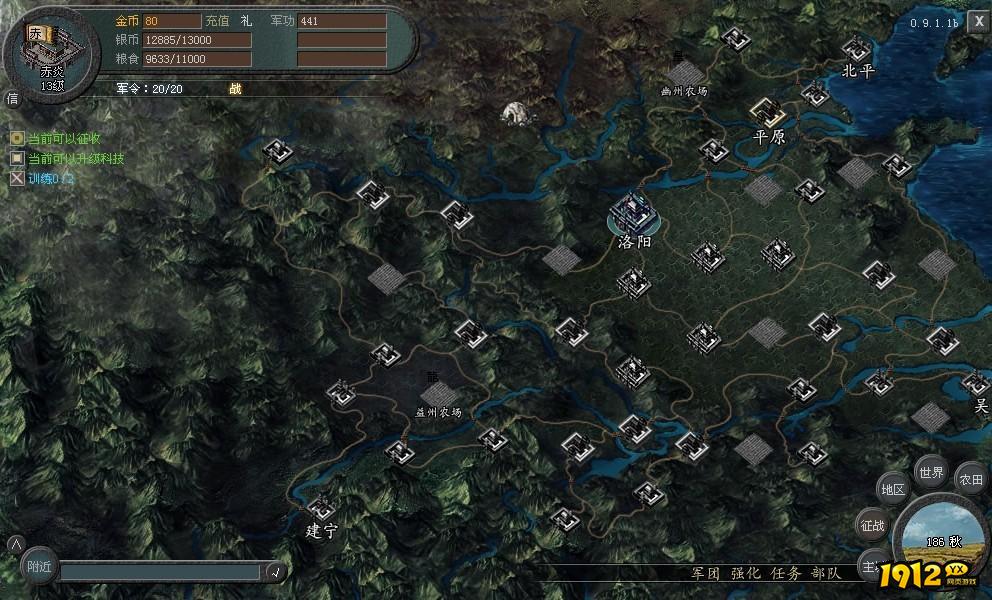
Task: Click the 附近 nearby chat channel button
Action: (x=40, y=568)
